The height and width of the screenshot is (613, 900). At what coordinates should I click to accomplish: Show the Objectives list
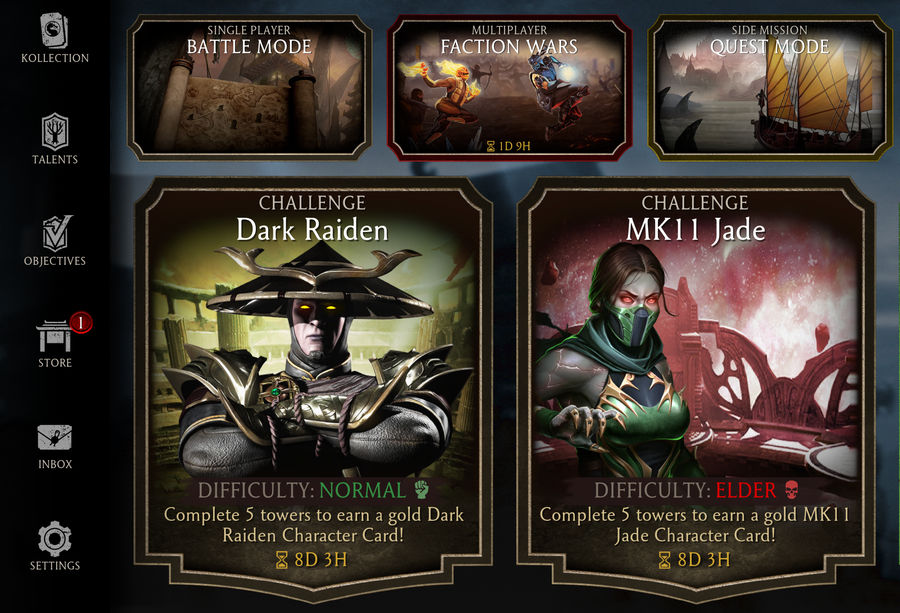click(55, 240)
